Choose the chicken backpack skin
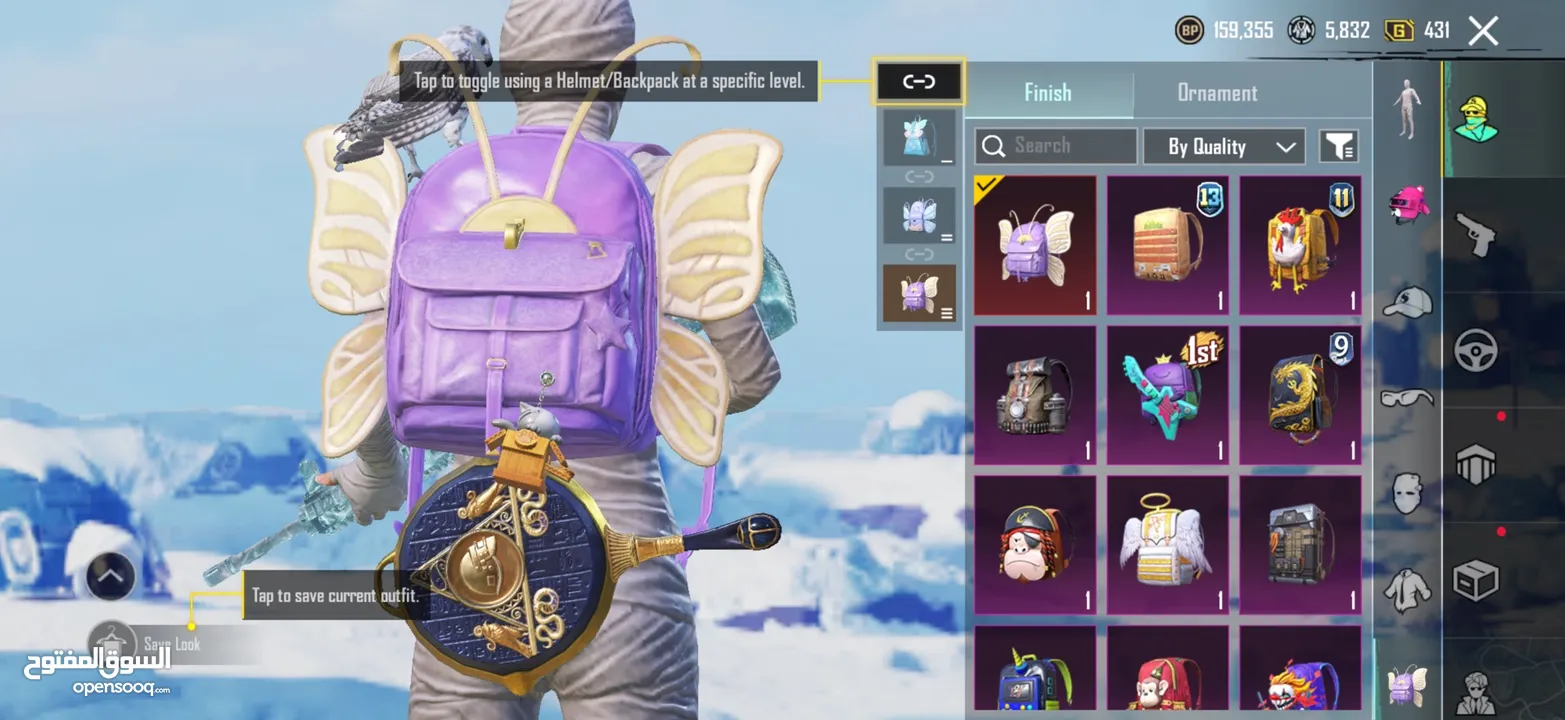Screen dimensions: 1565x720 1300,245
